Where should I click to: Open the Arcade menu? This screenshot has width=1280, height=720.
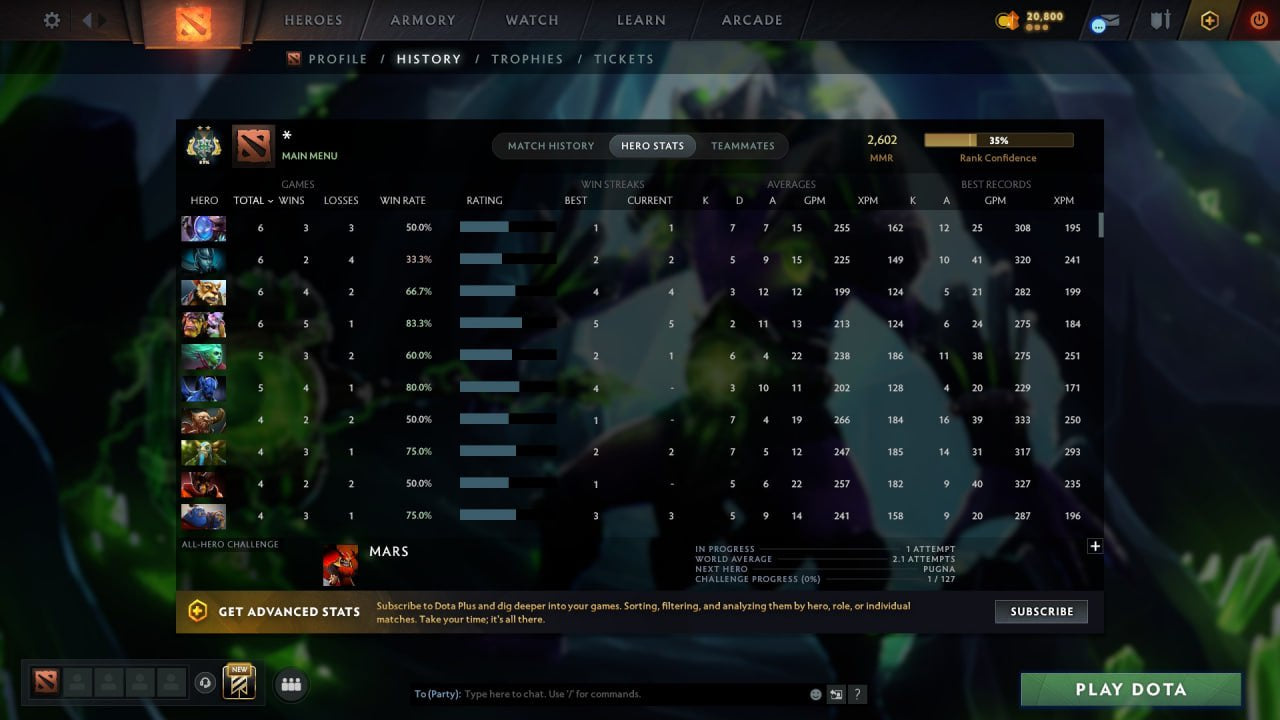pos(751,20)
